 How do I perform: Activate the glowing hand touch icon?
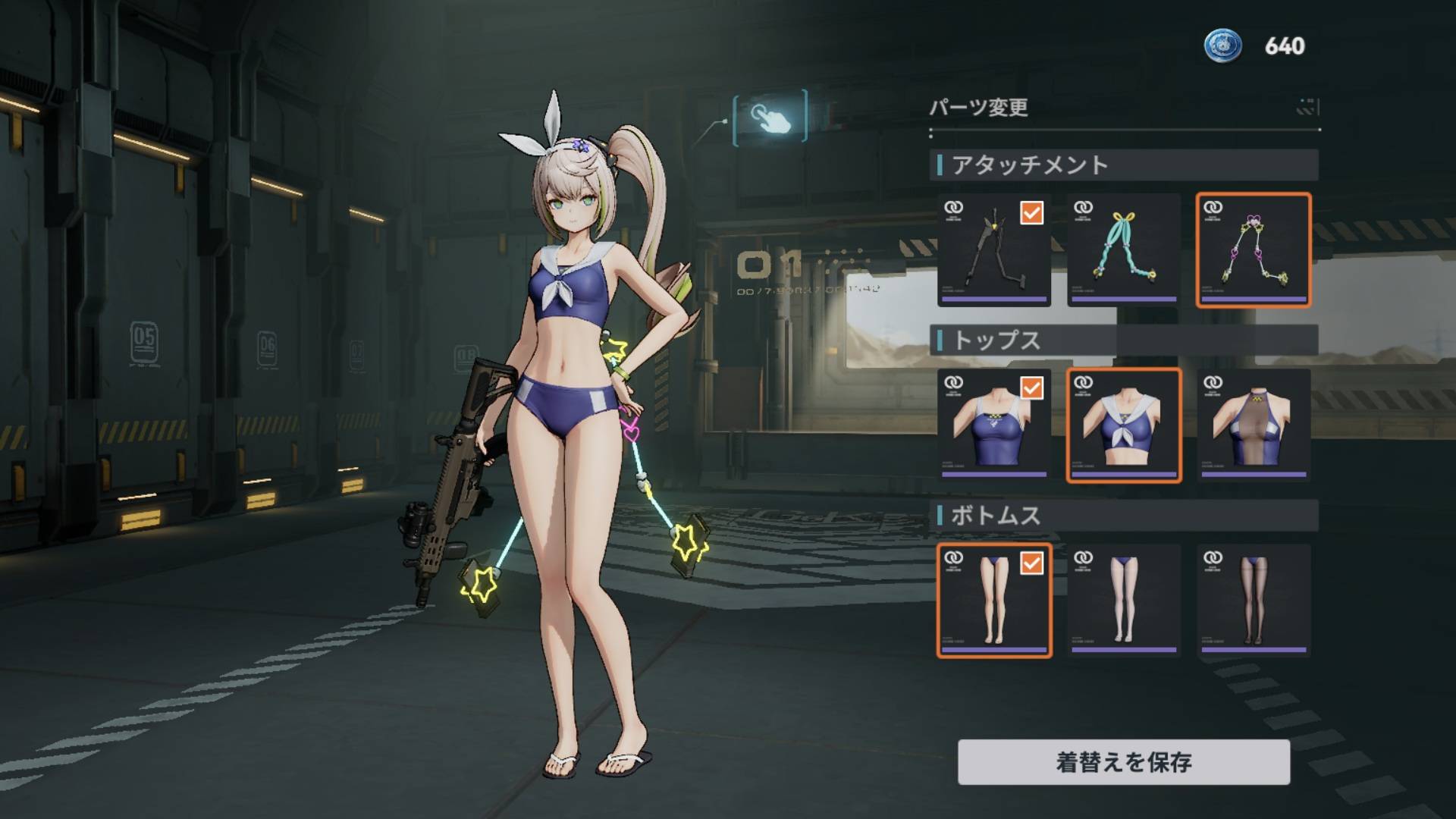(770, 117)
